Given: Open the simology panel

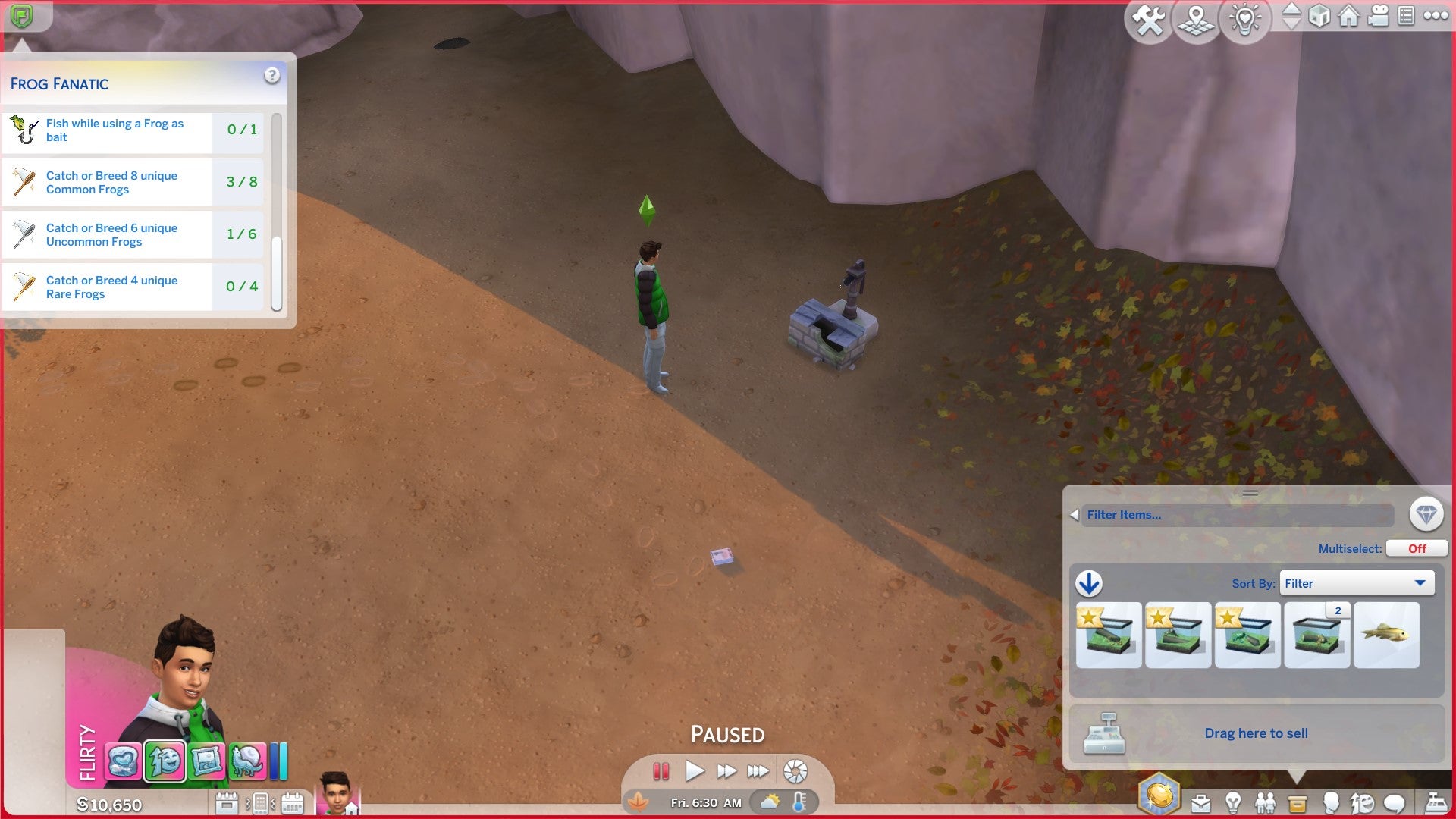Looking at the screenshot, I should [1331, 802].
